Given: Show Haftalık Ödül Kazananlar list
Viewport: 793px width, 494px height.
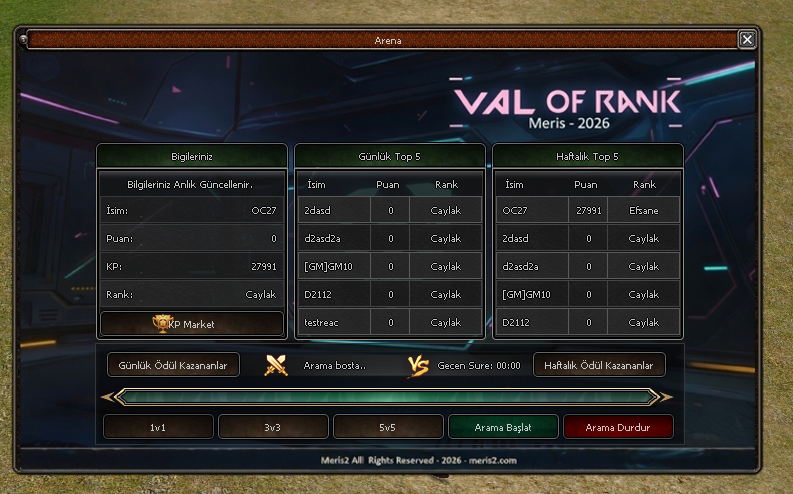Looking at the screenshot, I should point(599,366).
